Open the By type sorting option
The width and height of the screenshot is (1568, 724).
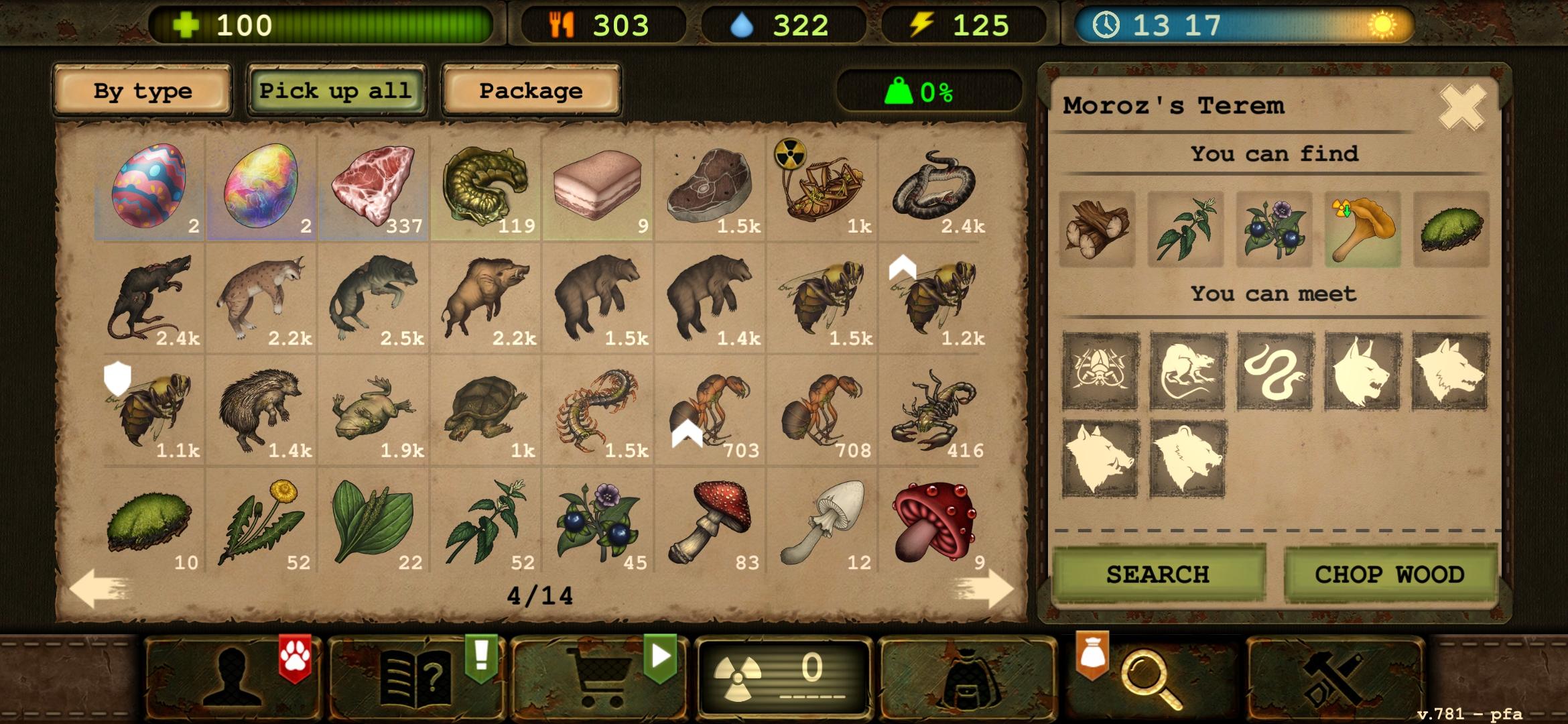tap(143, 91)
